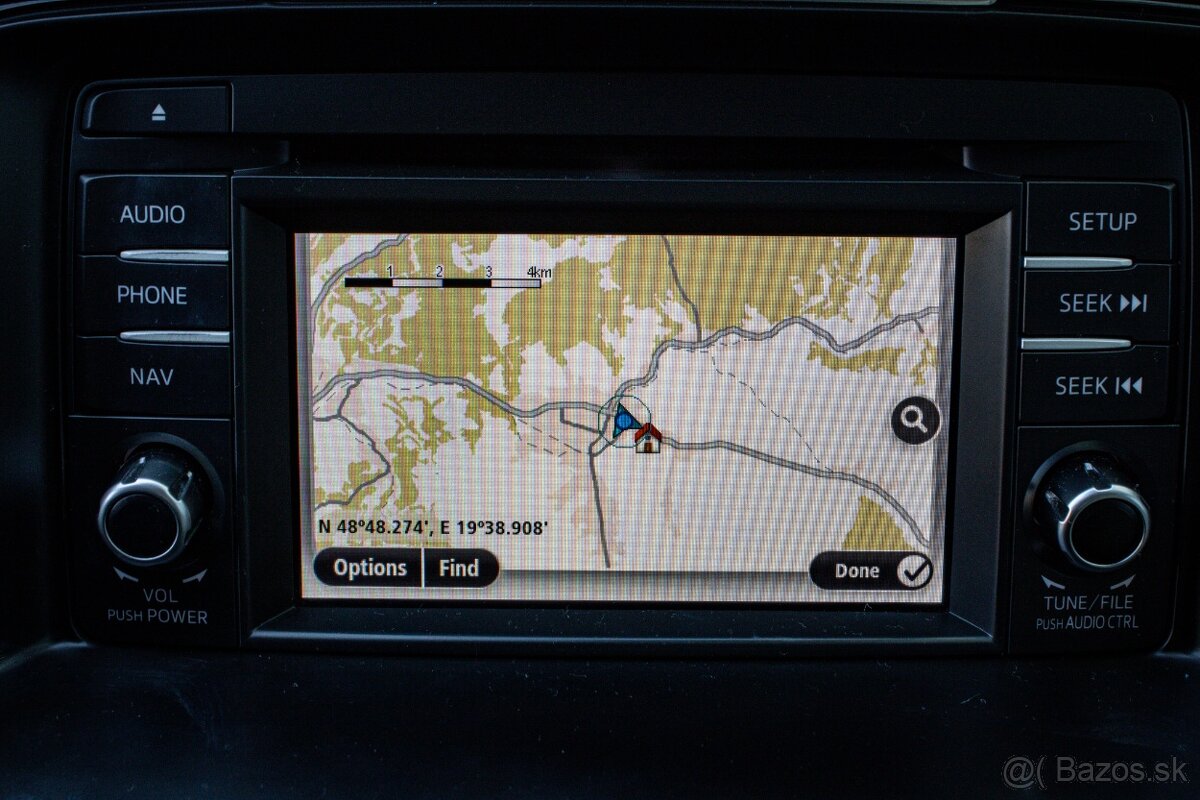1200x800 pixels.
Task: Confirm with the Done button
Action: 870,570
